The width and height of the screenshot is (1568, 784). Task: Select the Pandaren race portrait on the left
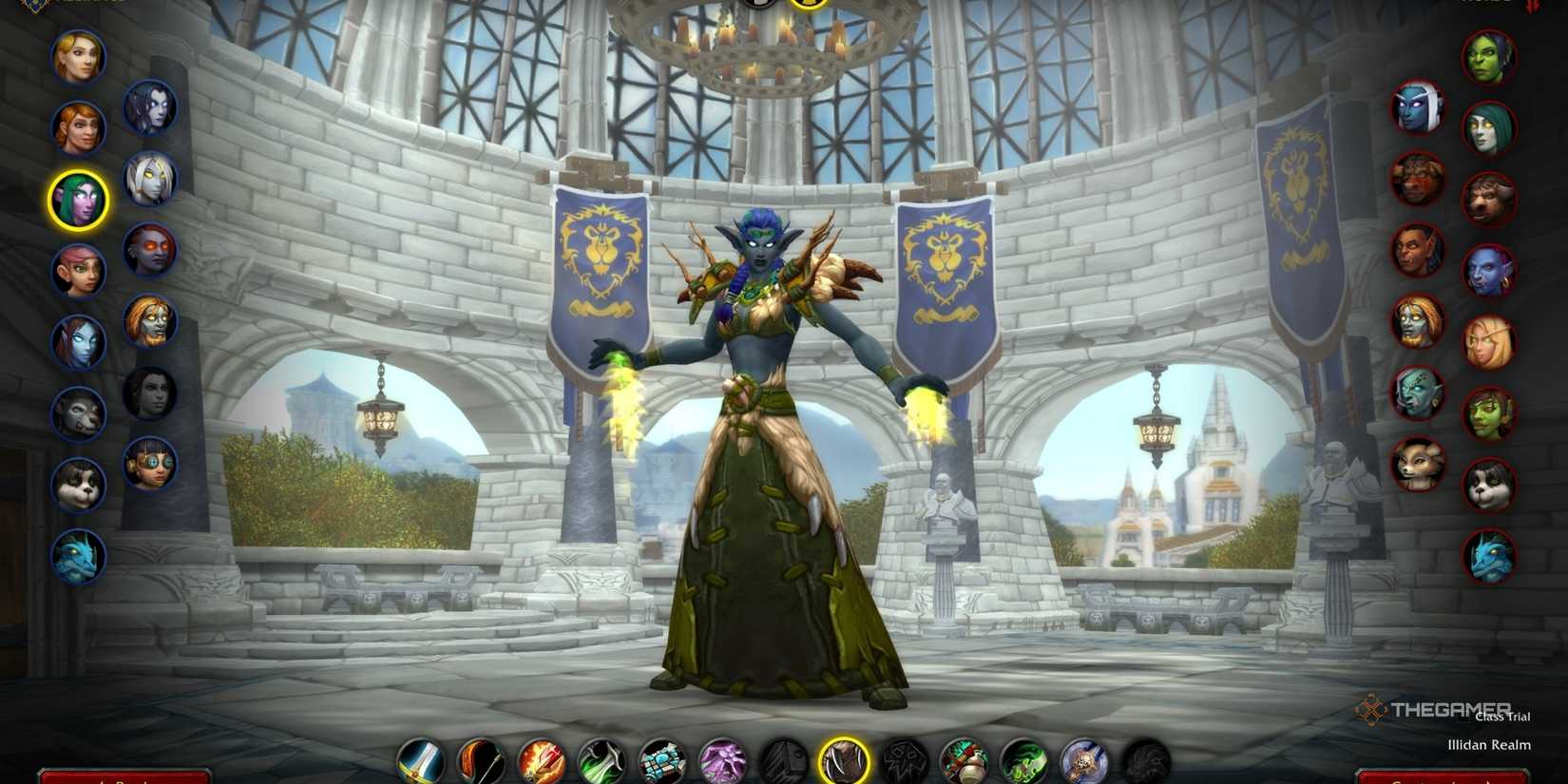(x=79, y=484)
